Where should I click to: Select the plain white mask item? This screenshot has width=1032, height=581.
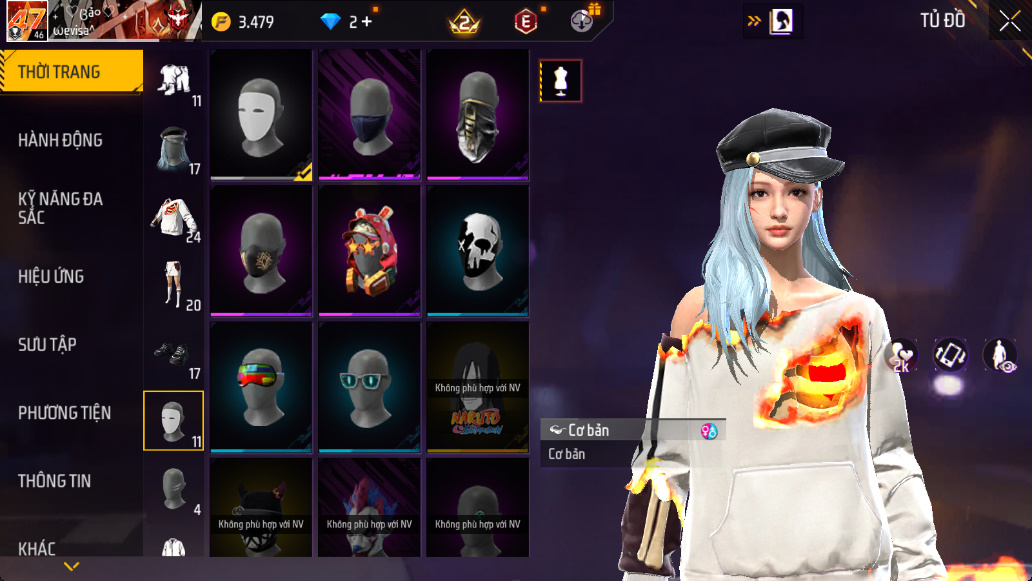(261, 114)
